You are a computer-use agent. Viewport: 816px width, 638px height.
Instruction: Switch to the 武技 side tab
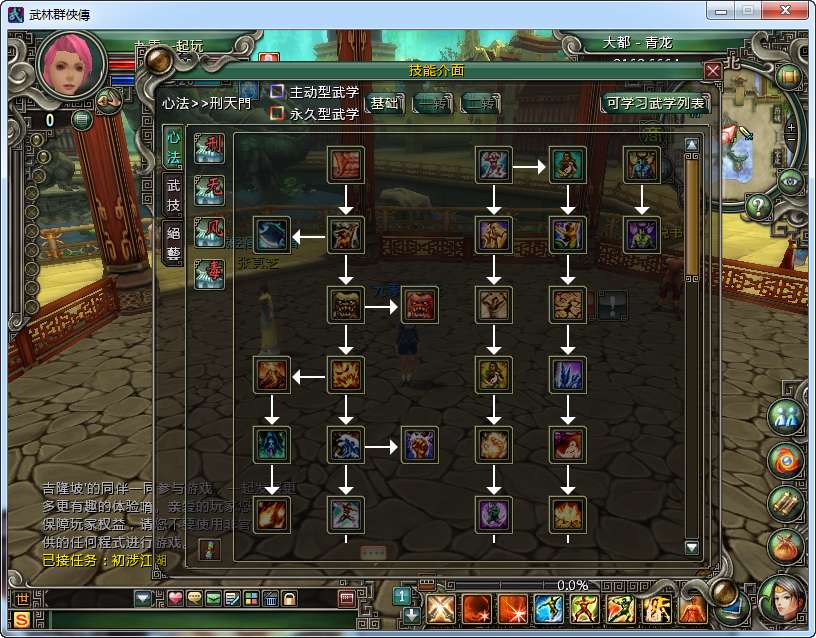[x=173, y=196]
